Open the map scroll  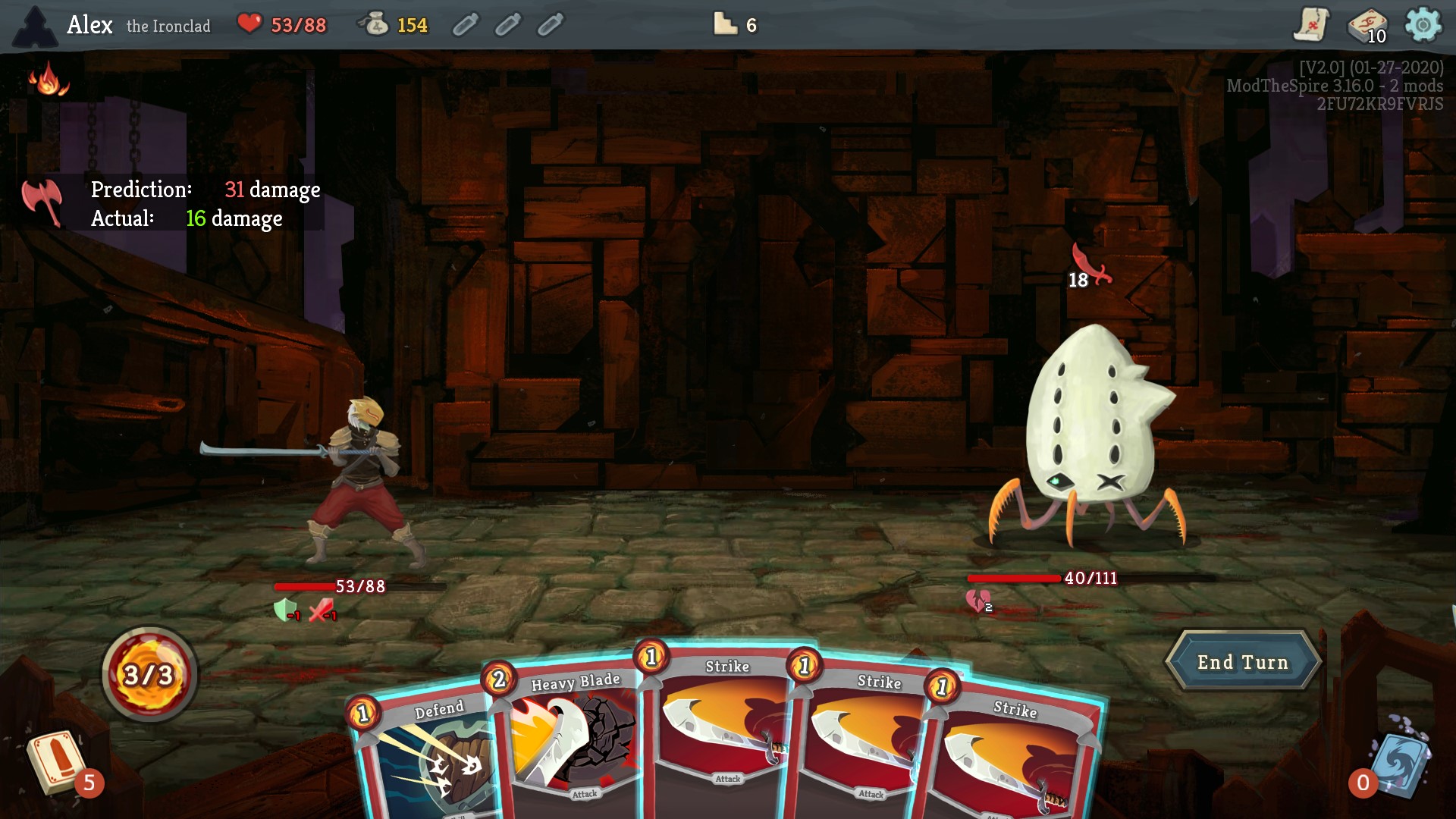coord(1310,25)
